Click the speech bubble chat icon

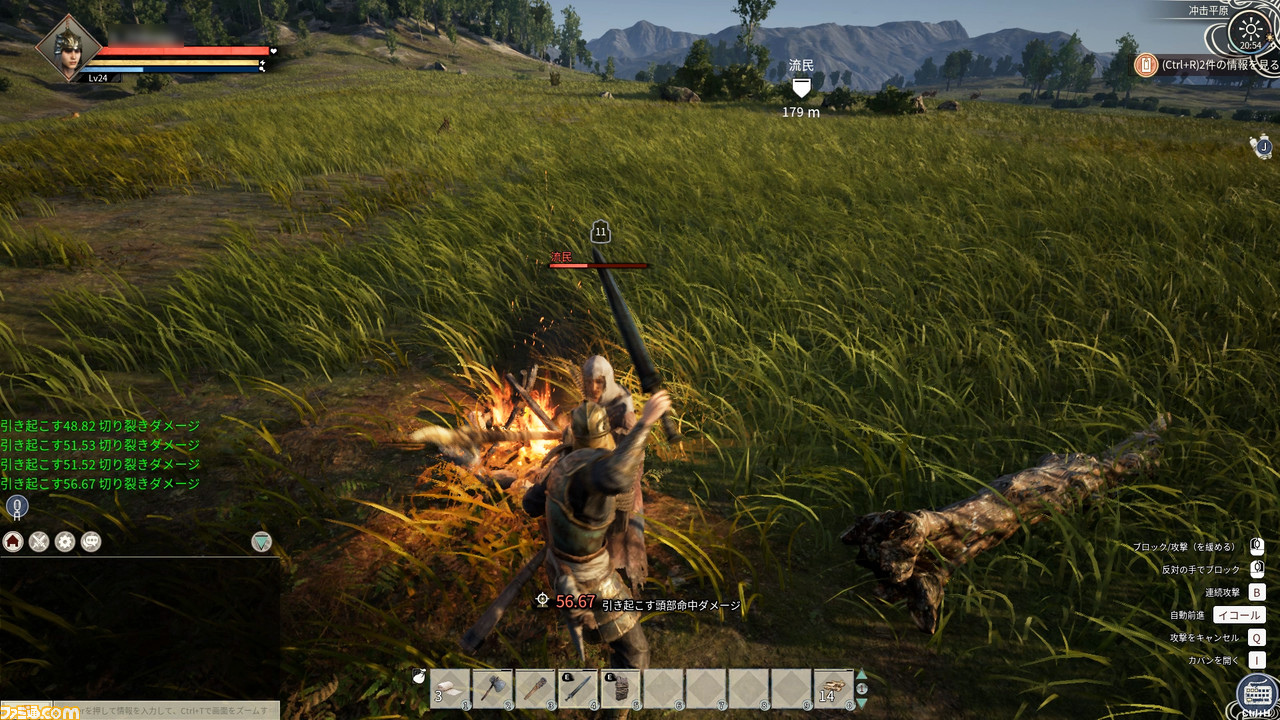coord(91,542)
